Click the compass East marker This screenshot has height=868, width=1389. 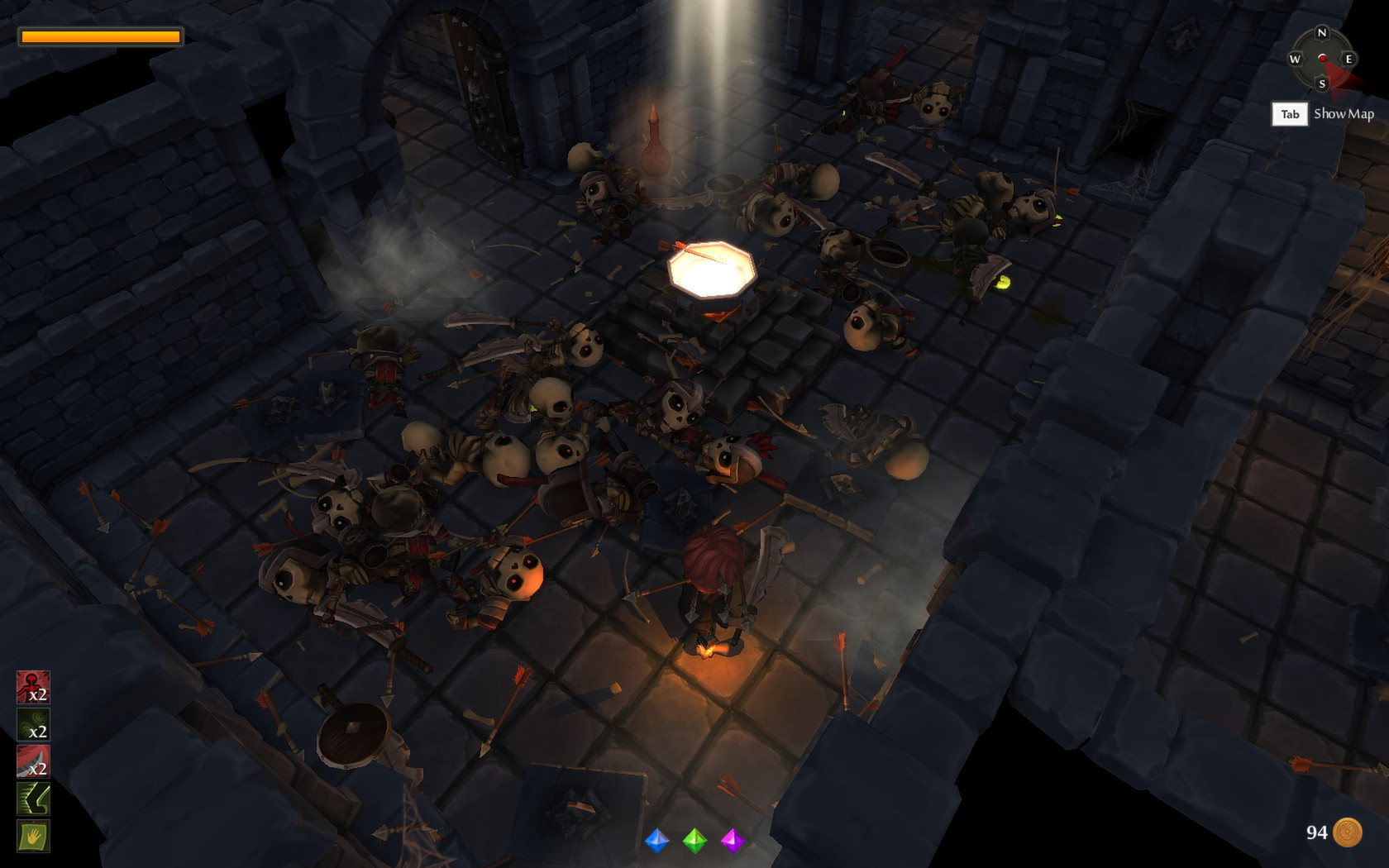tap(1348, 60)
